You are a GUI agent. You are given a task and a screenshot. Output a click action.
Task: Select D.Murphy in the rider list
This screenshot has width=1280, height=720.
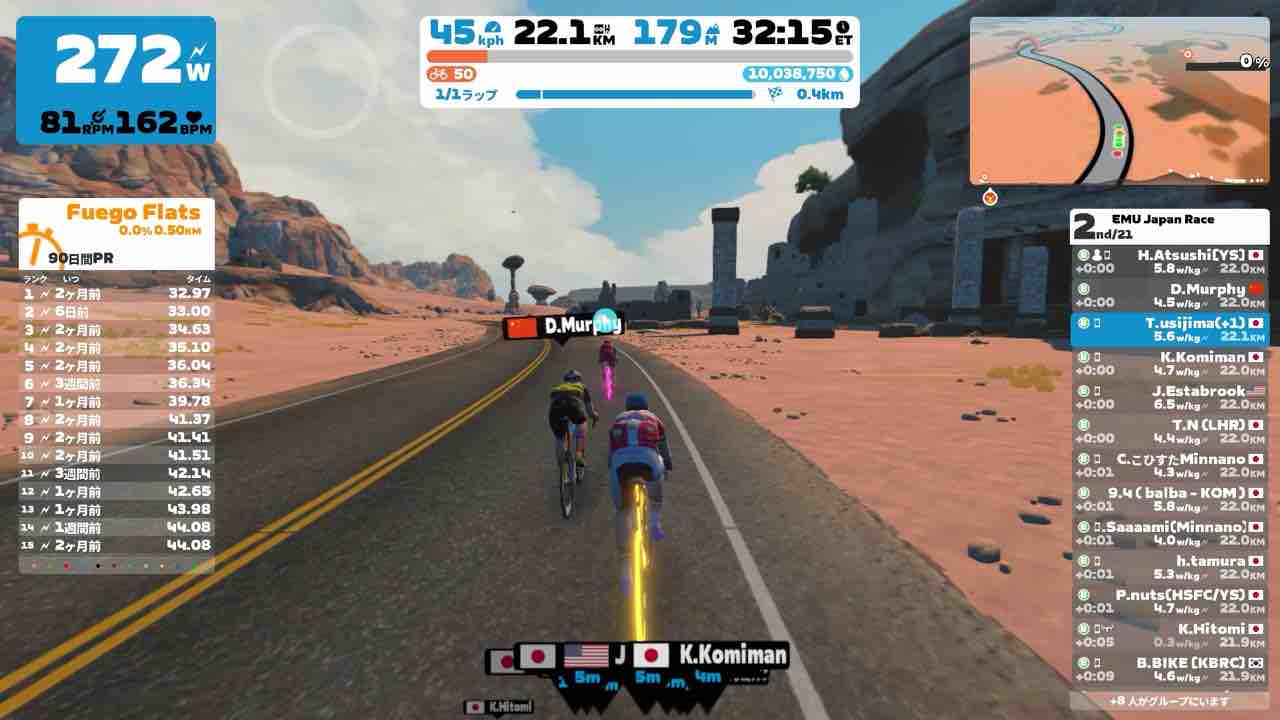[1169, 296]
